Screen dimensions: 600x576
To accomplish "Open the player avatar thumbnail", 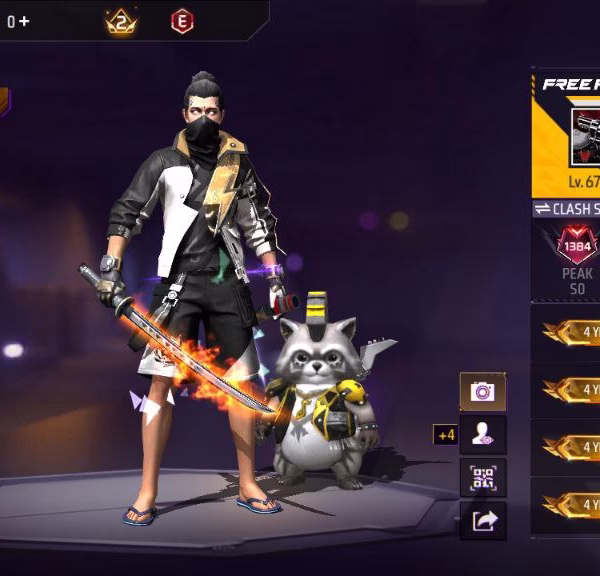I will [585, 137].
